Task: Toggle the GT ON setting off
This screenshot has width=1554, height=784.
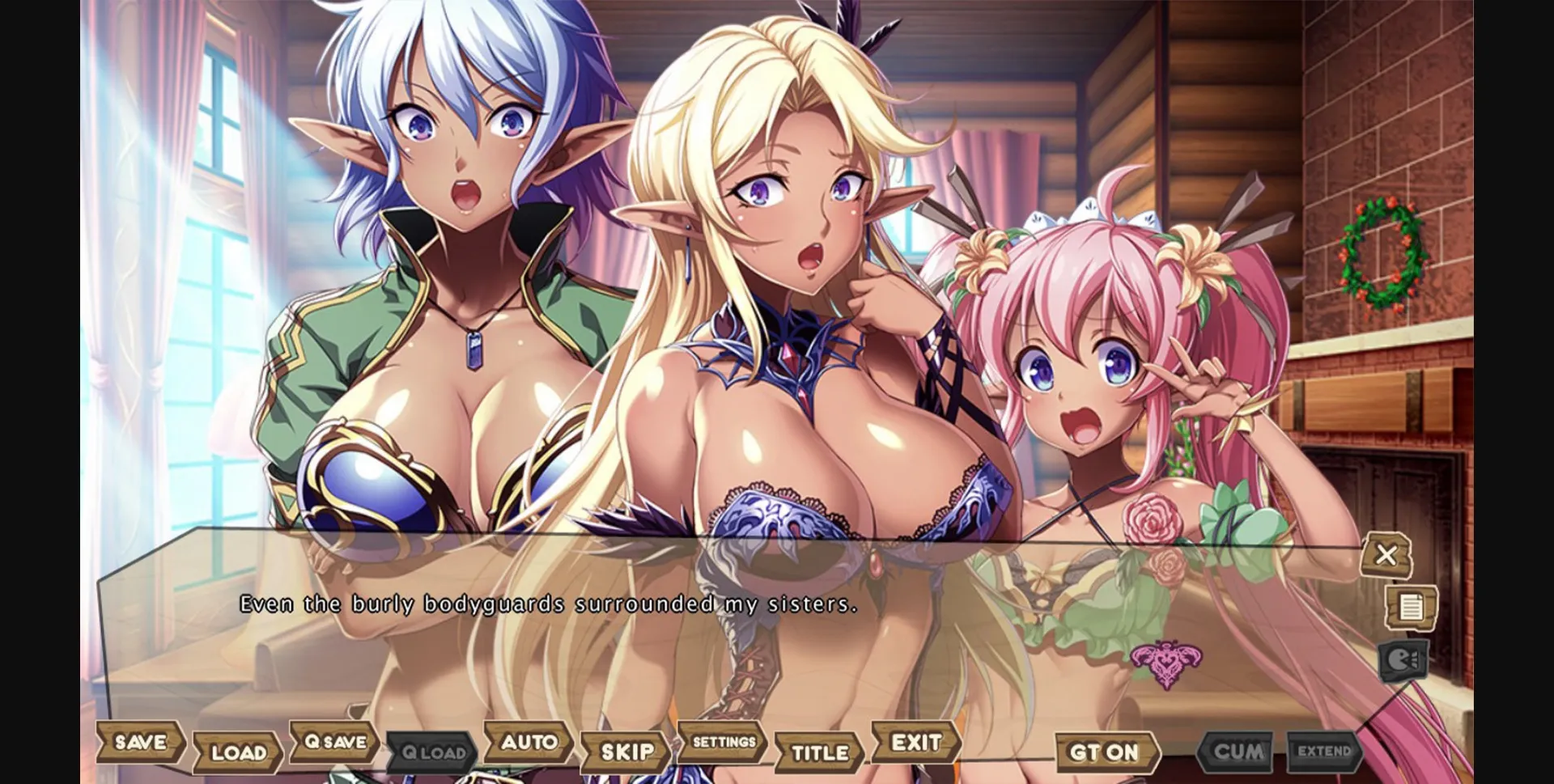Action: click(x=1107, y=752)
